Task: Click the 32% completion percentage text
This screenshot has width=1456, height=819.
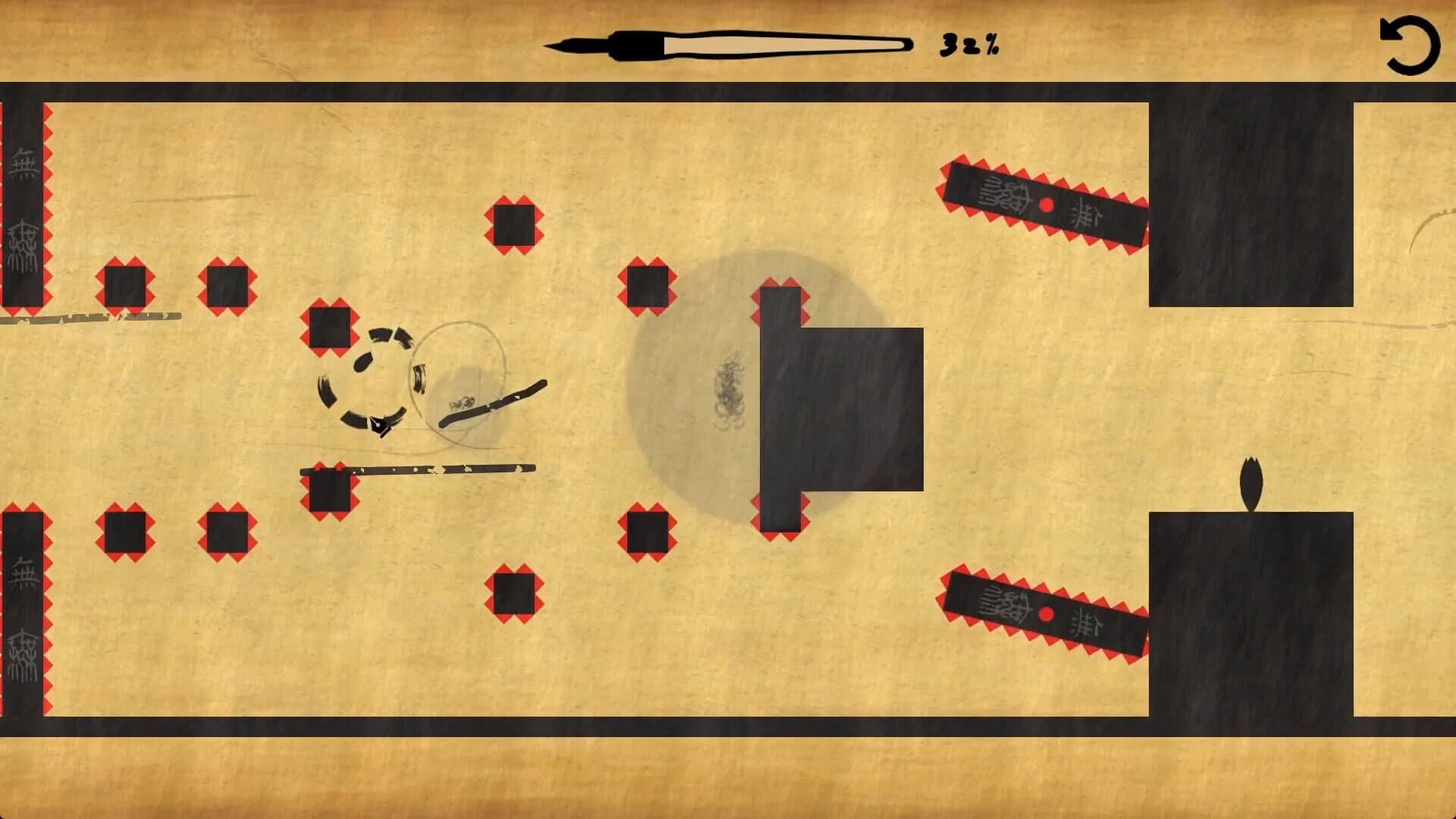Action: pos(969,44)
